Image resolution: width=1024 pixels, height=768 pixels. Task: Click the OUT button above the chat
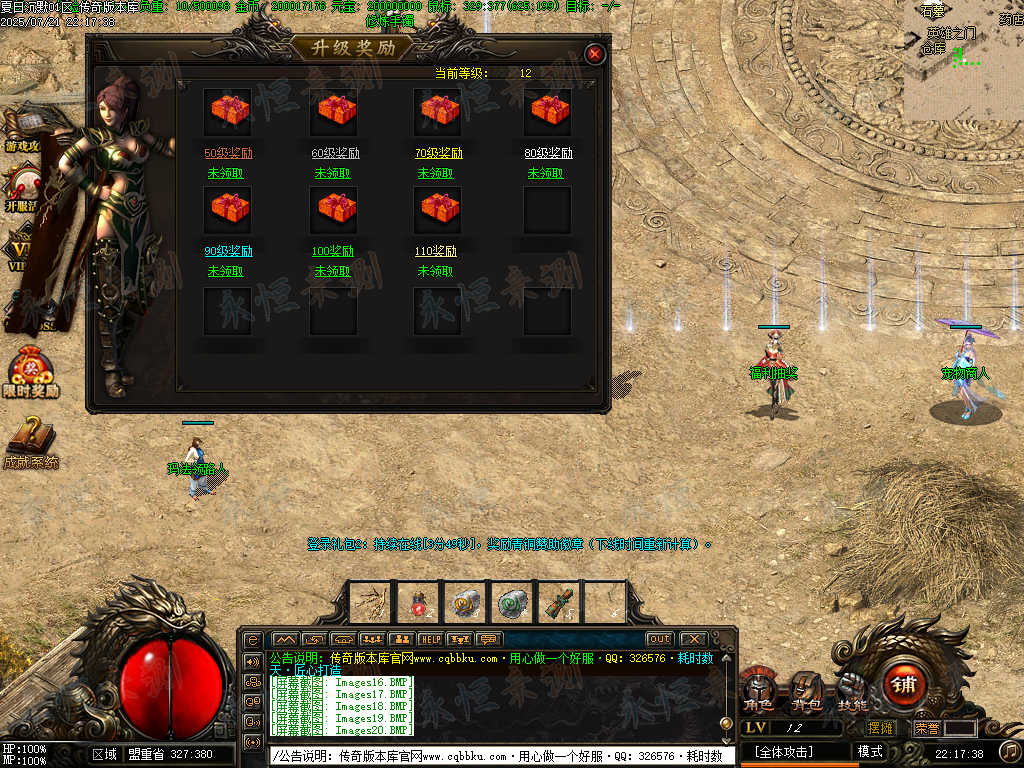(659, 639)
